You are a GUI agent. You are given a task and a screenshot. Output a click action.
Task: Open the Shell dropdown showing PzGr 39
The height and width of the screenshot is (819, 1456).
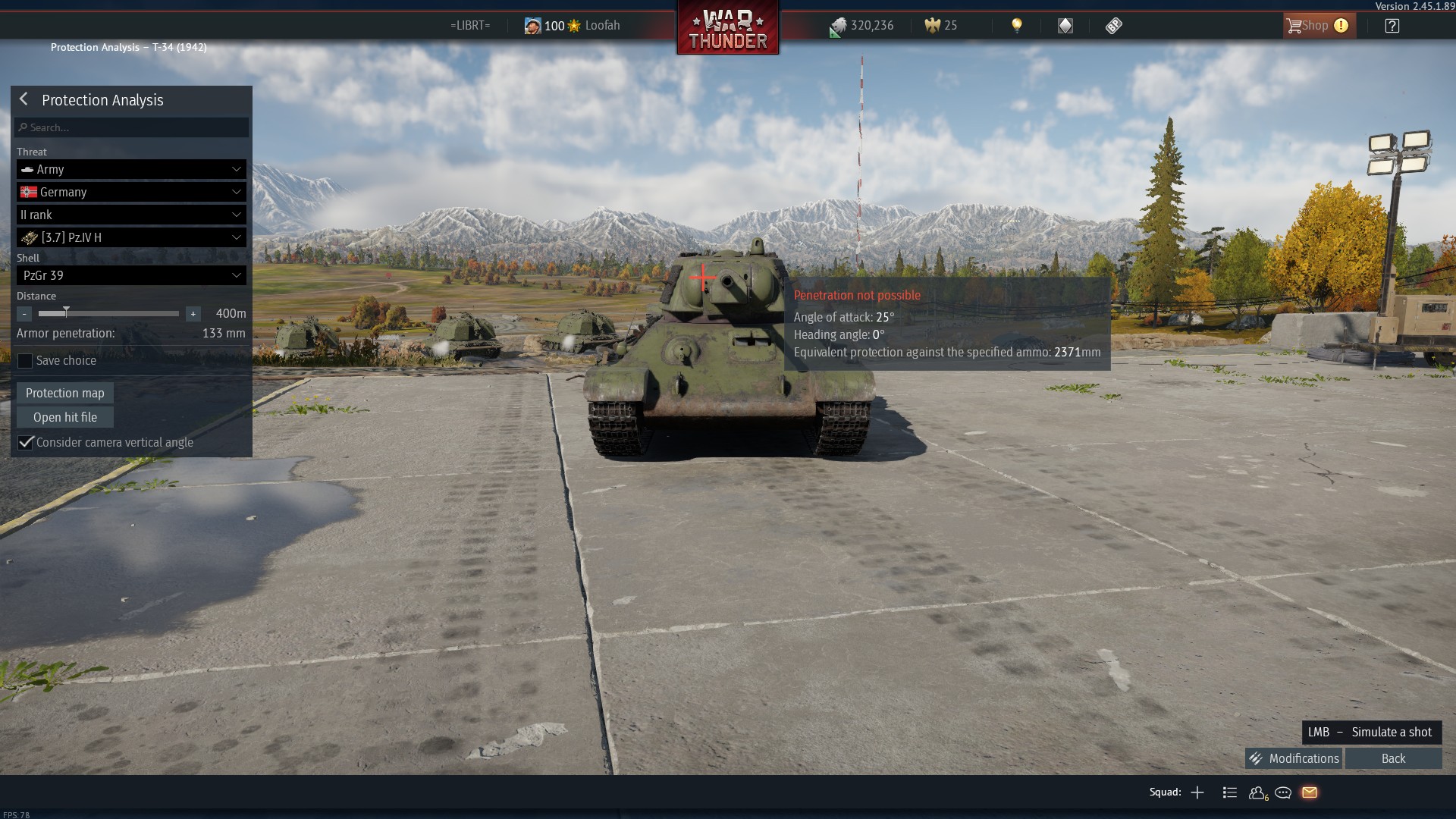(130, 275)
